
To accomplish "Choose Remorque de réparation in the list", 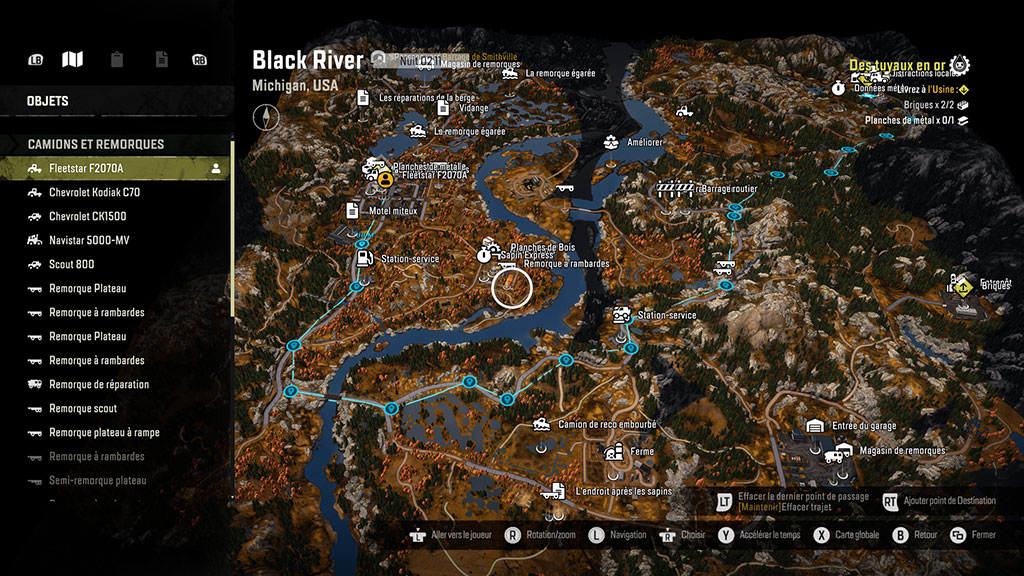I will (x=99, y=385).
